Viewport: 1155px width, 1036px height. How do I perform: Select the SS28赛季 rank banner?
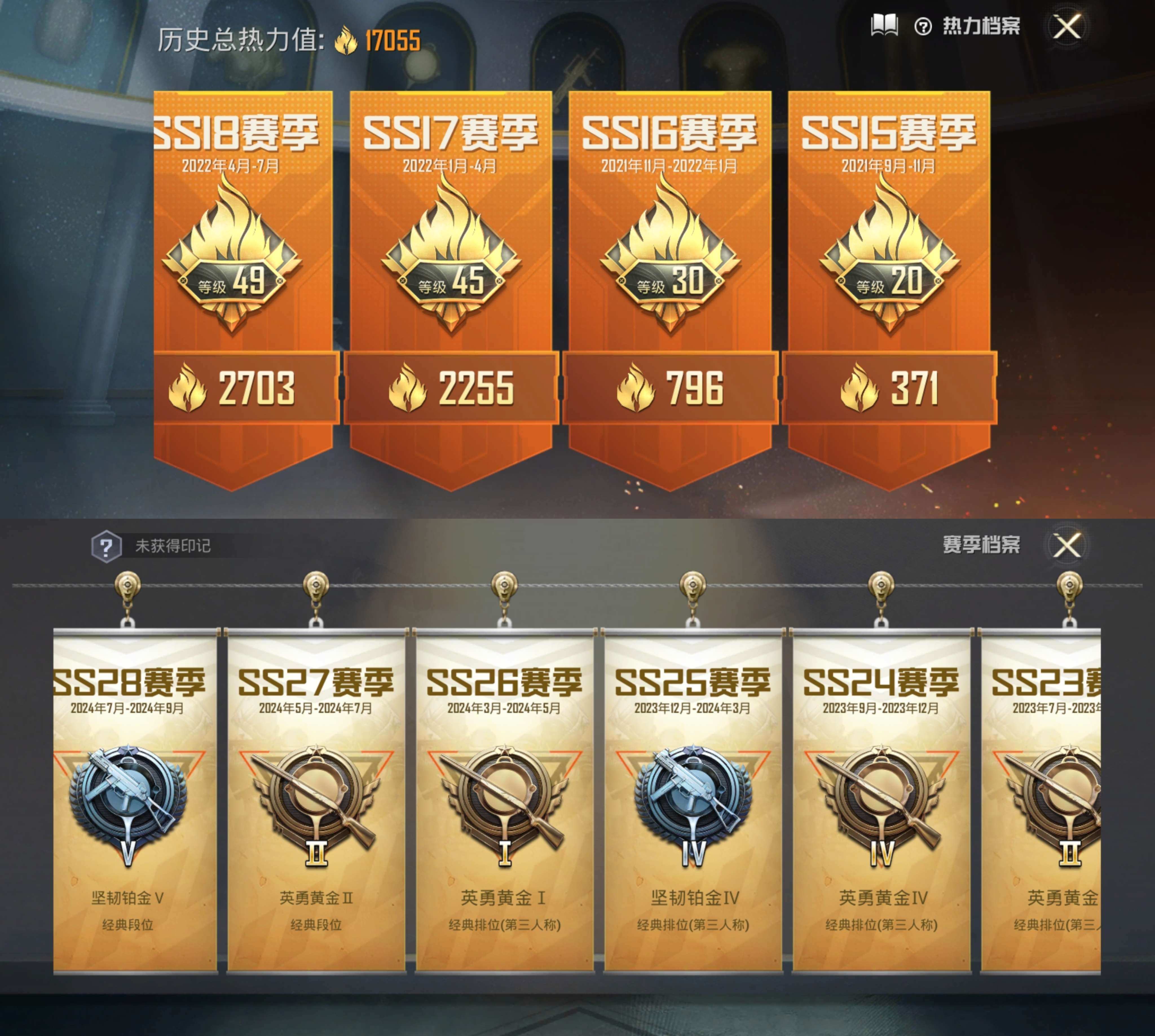click(135, 797)
